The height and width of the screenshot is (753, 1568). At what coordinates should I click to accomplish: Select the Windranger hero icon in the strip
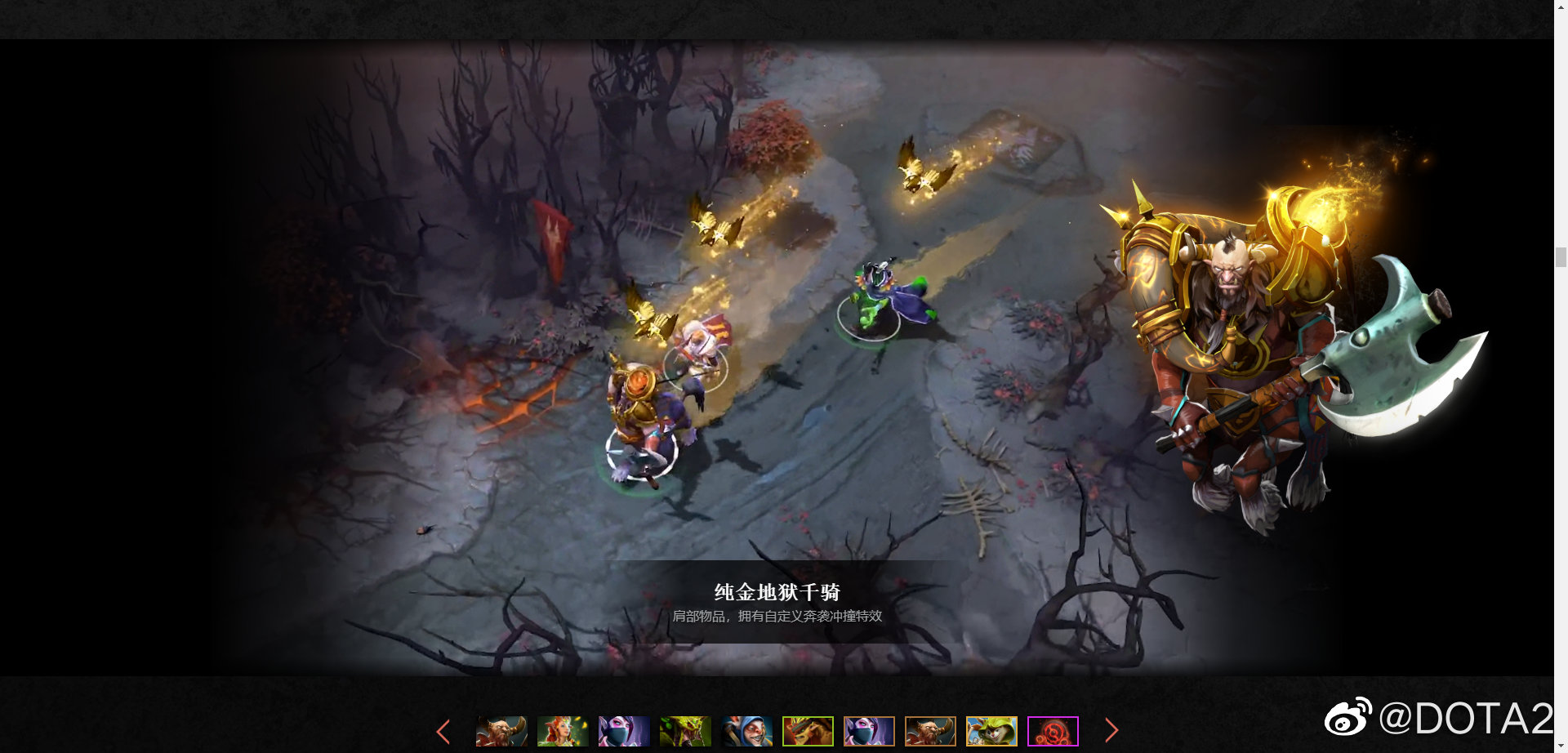point(562,731)
